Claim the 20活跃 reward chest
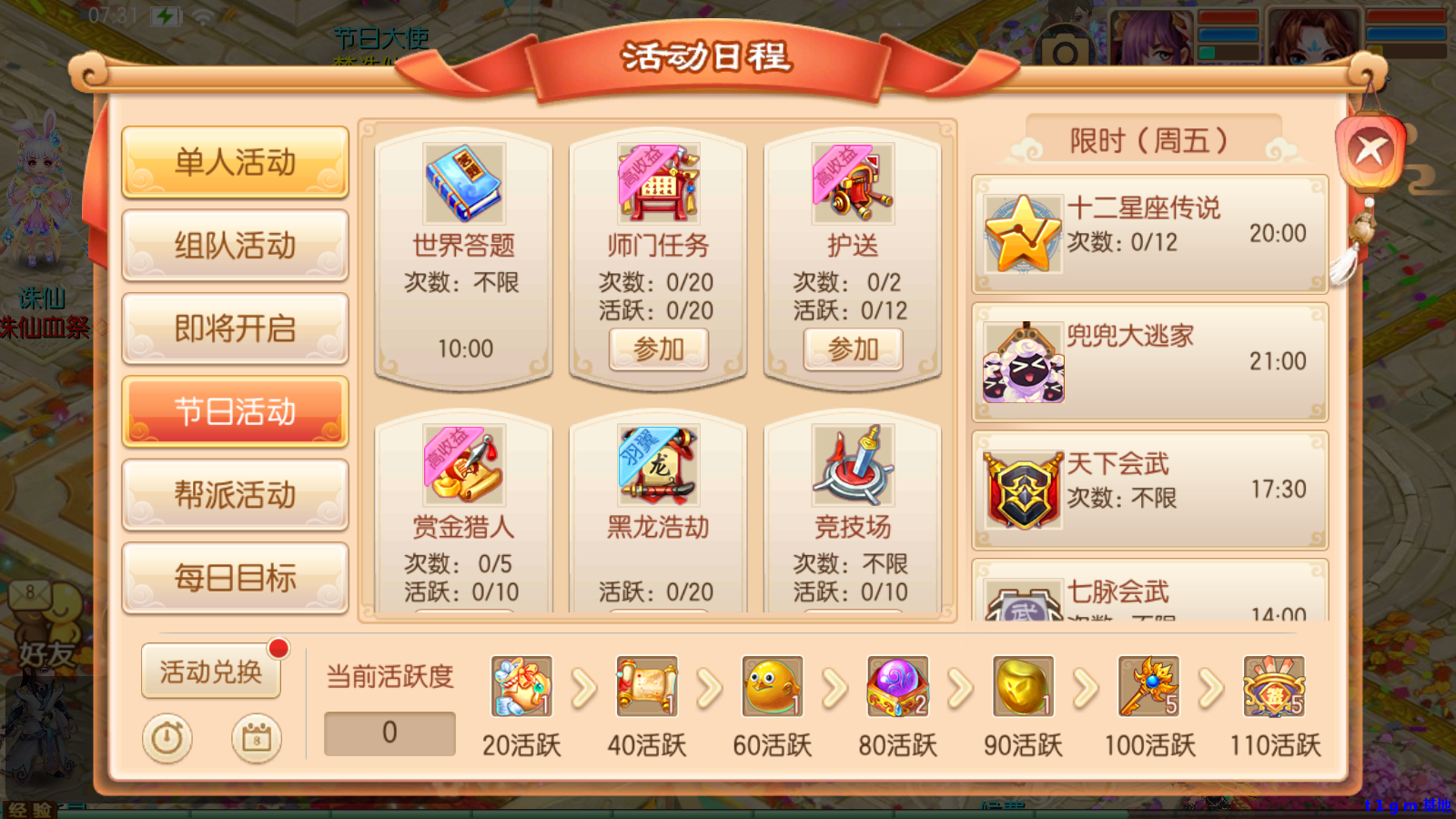 tap(521, 689)
